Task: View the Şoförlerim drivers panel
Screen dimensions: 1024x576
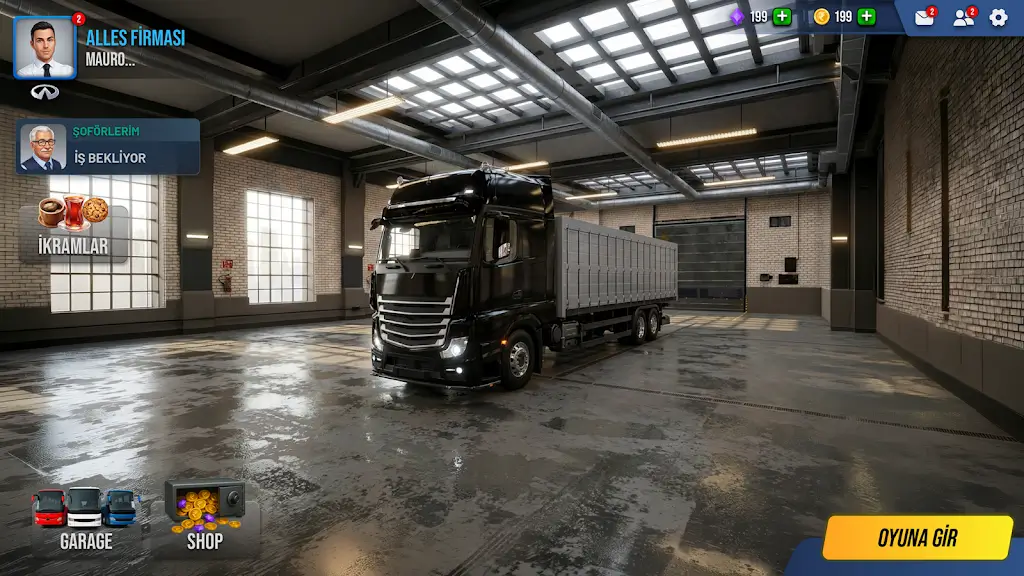Action: pos(108,147)
